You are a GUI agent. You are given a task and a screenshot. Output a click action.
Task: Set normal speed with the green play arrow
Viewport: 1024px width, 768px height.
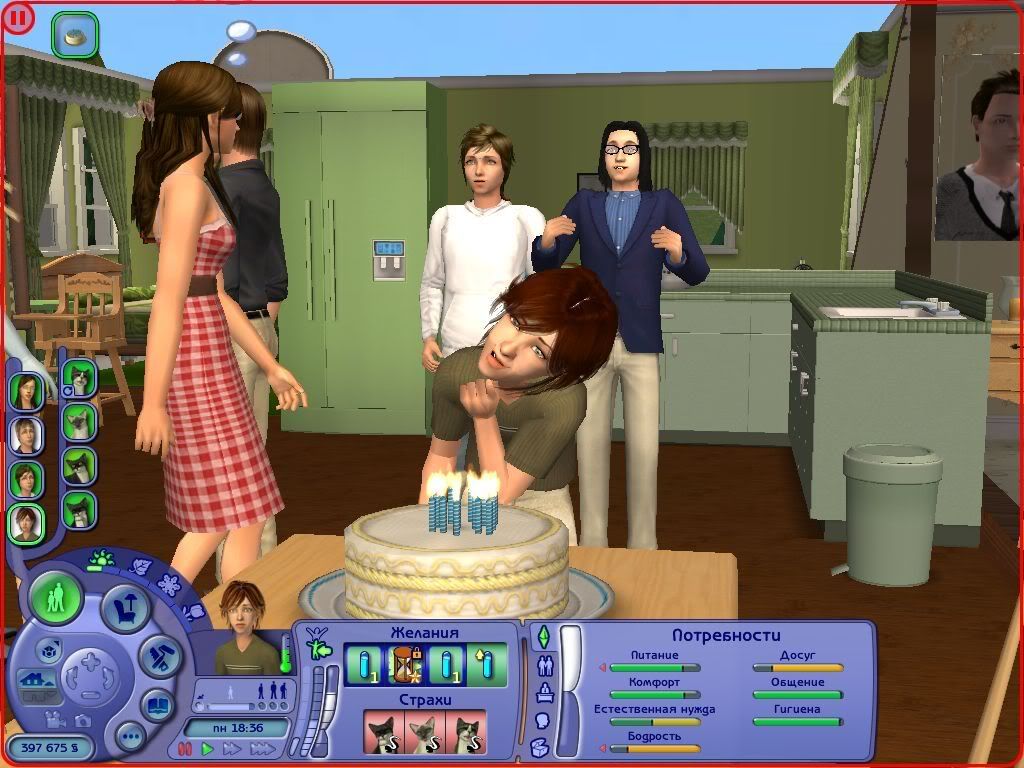point(208,748)
